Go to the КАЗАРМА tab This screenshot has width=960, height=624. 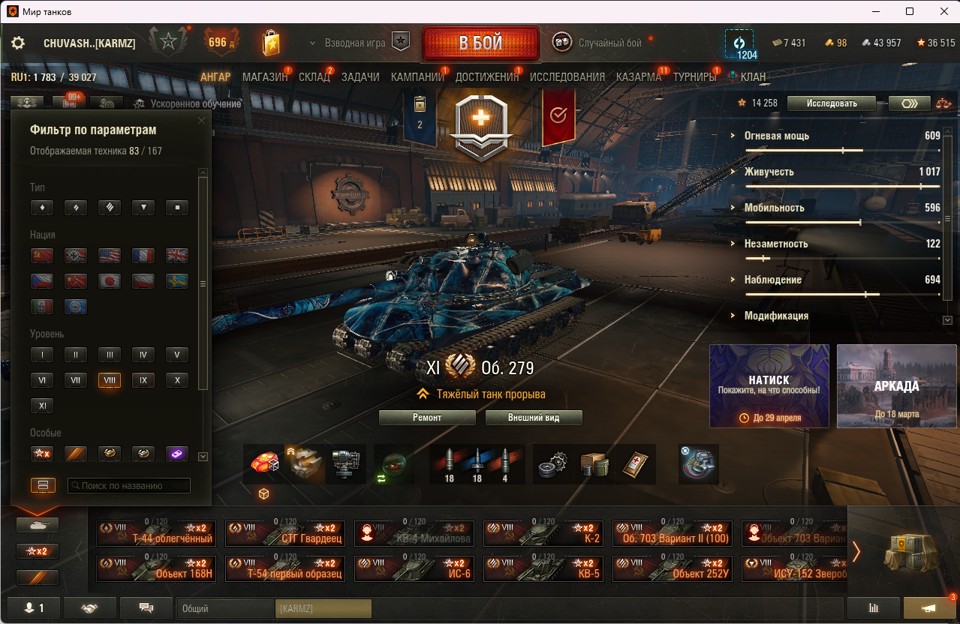(638, 77)
